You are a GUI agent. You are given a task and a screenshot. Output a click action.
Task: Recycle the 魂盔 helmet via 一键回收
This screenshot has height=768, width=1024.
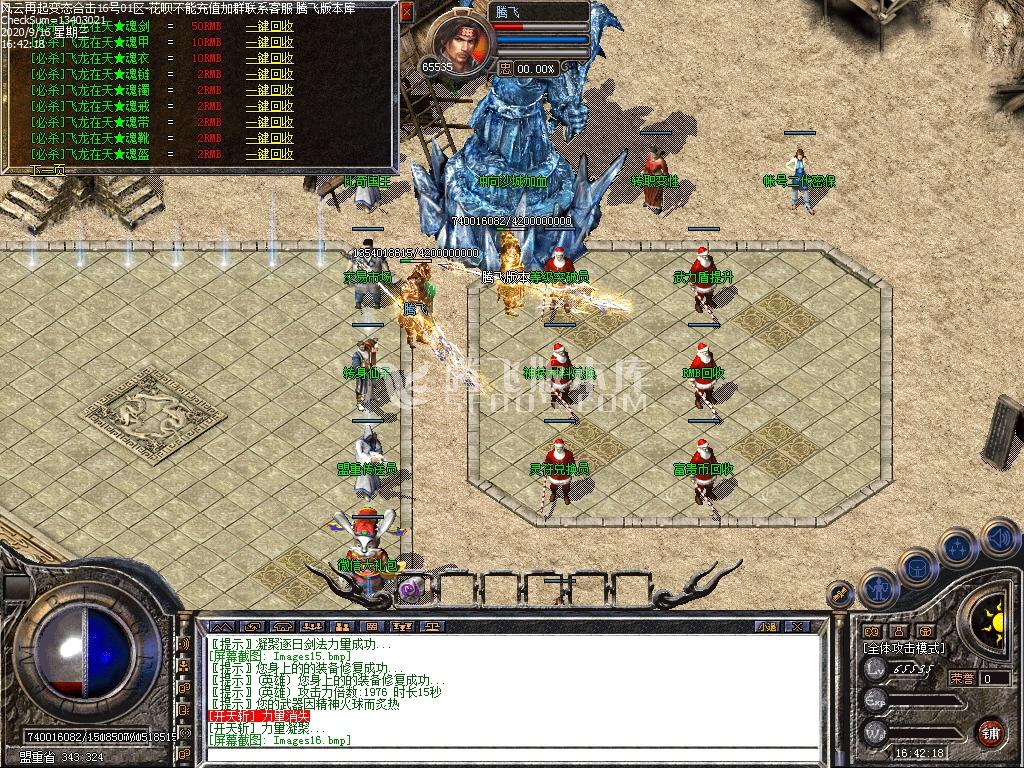pyautogui.click(x=270, y=154)
